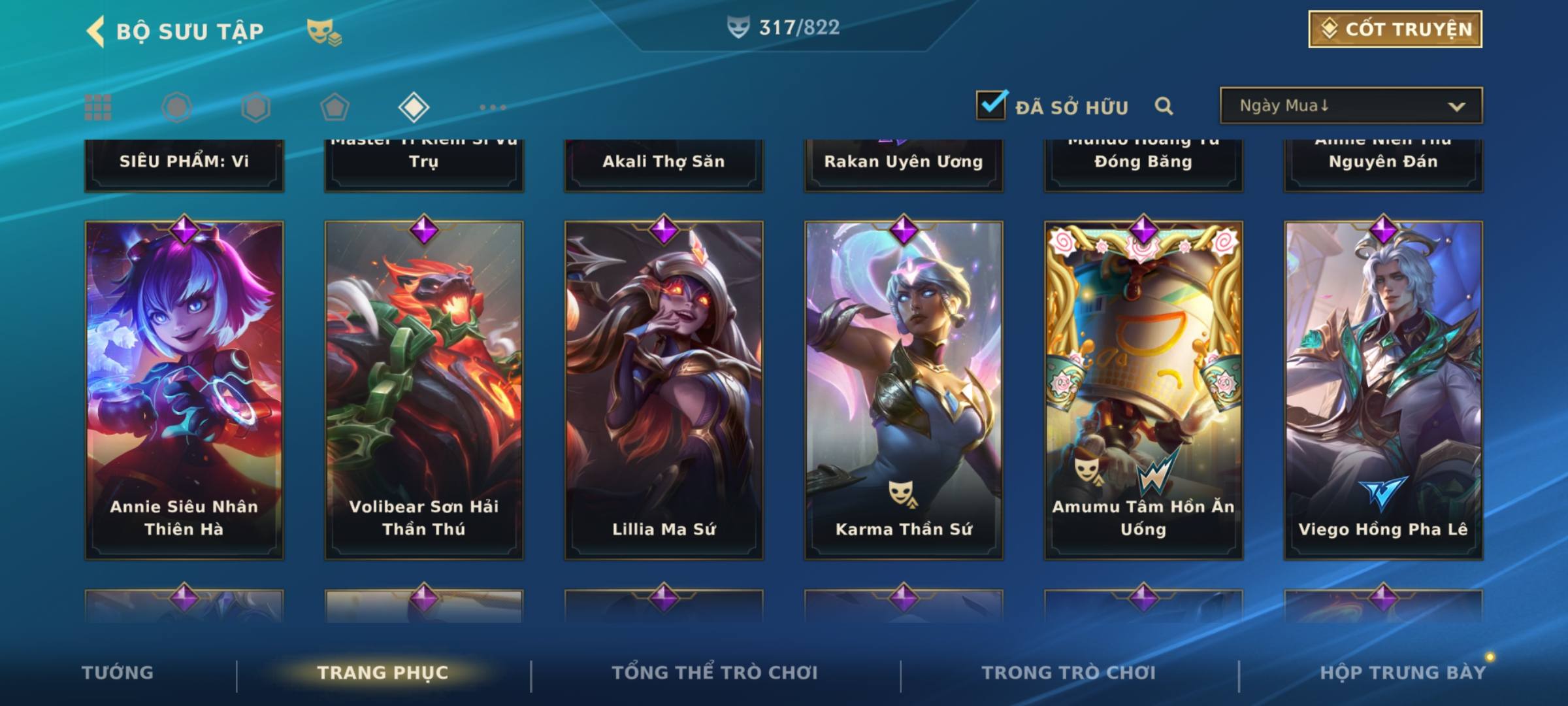
Task: Switch to Tổng Thể Trò Chơi tab
Action: (x=715, y=673)
